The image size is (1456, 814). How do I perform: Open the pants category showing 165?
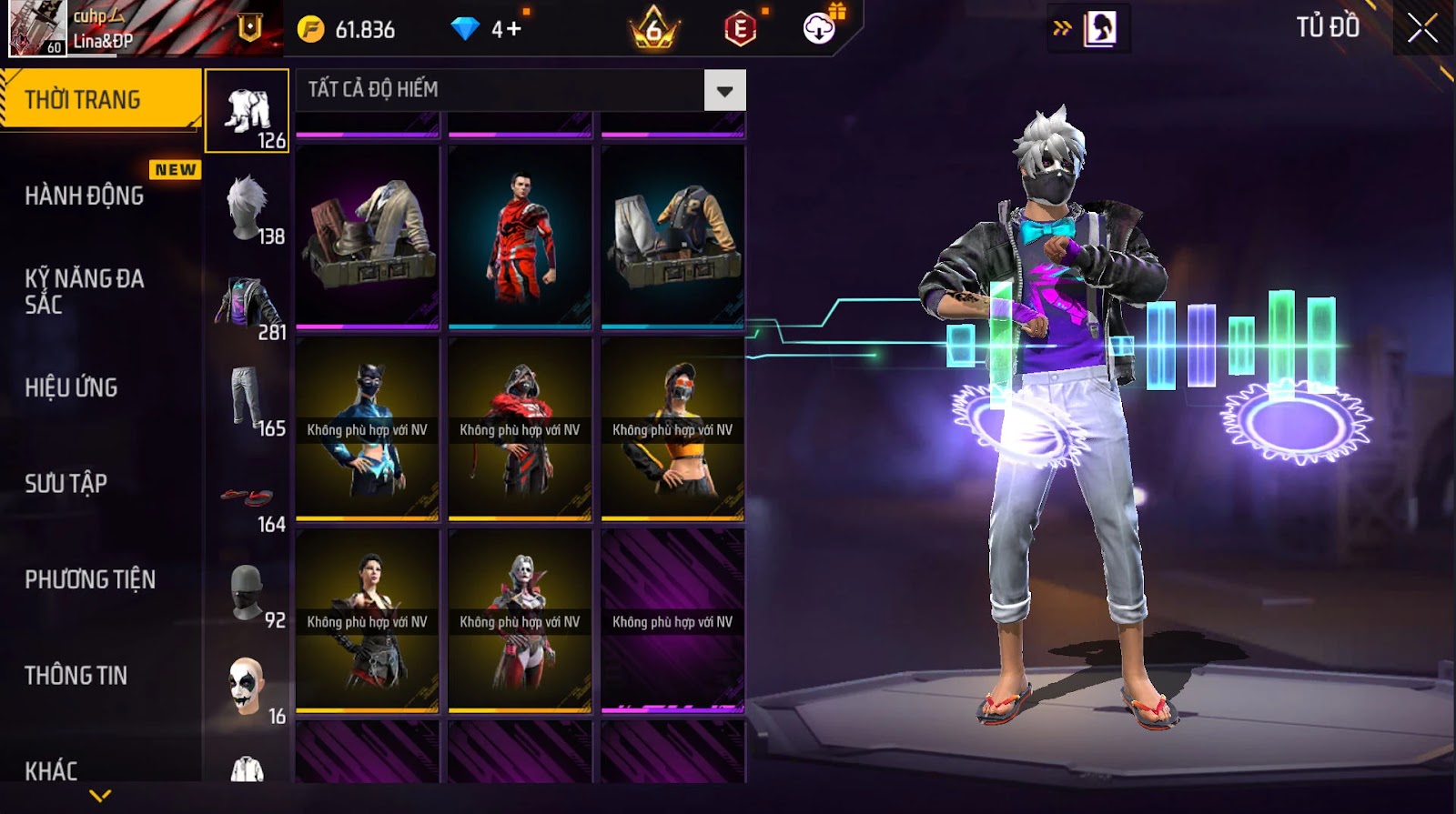(248, 400)
